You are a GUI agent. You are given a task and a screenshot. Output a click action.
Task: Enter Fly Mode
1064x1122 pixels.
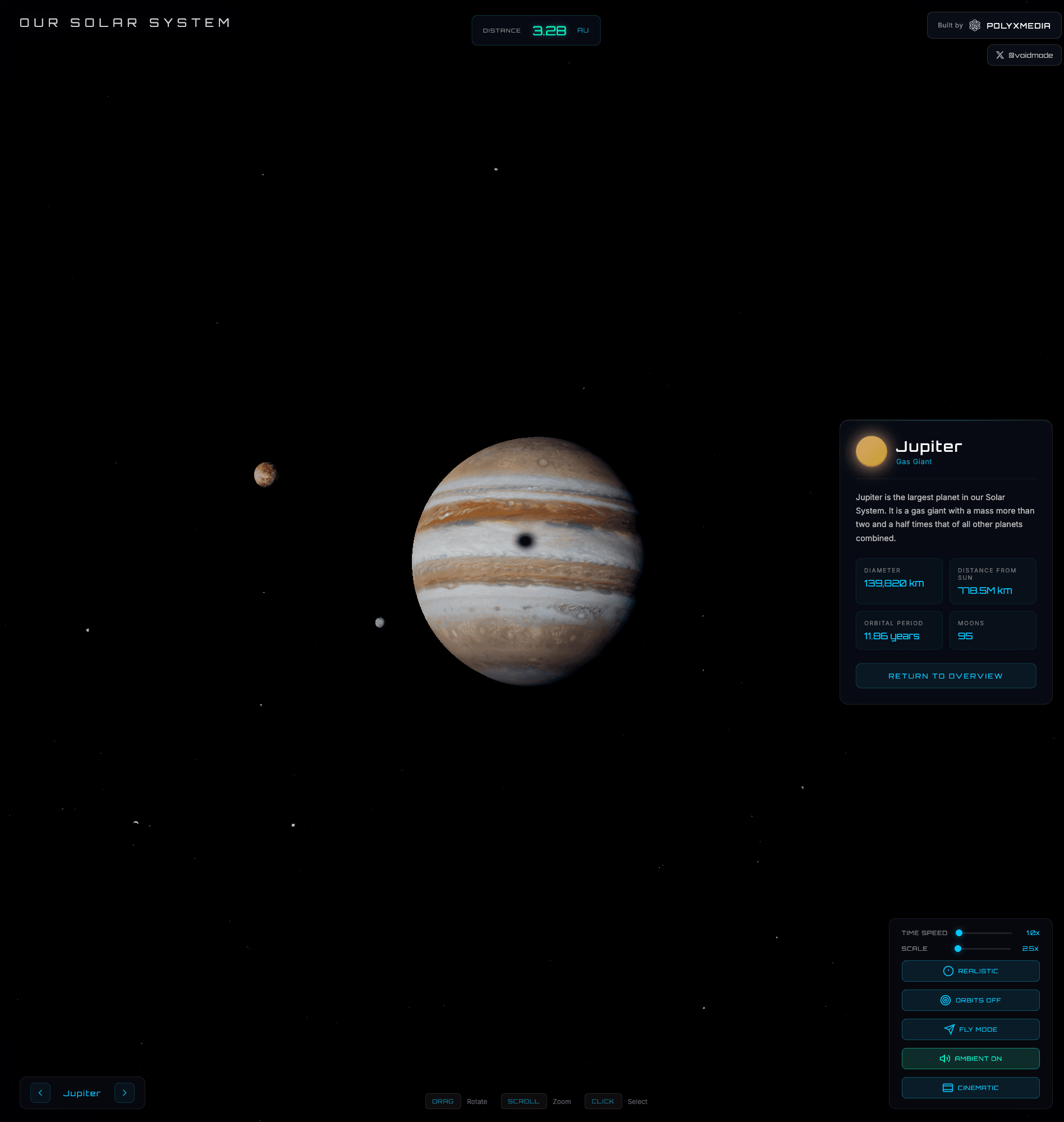(x=971, y=1029)
